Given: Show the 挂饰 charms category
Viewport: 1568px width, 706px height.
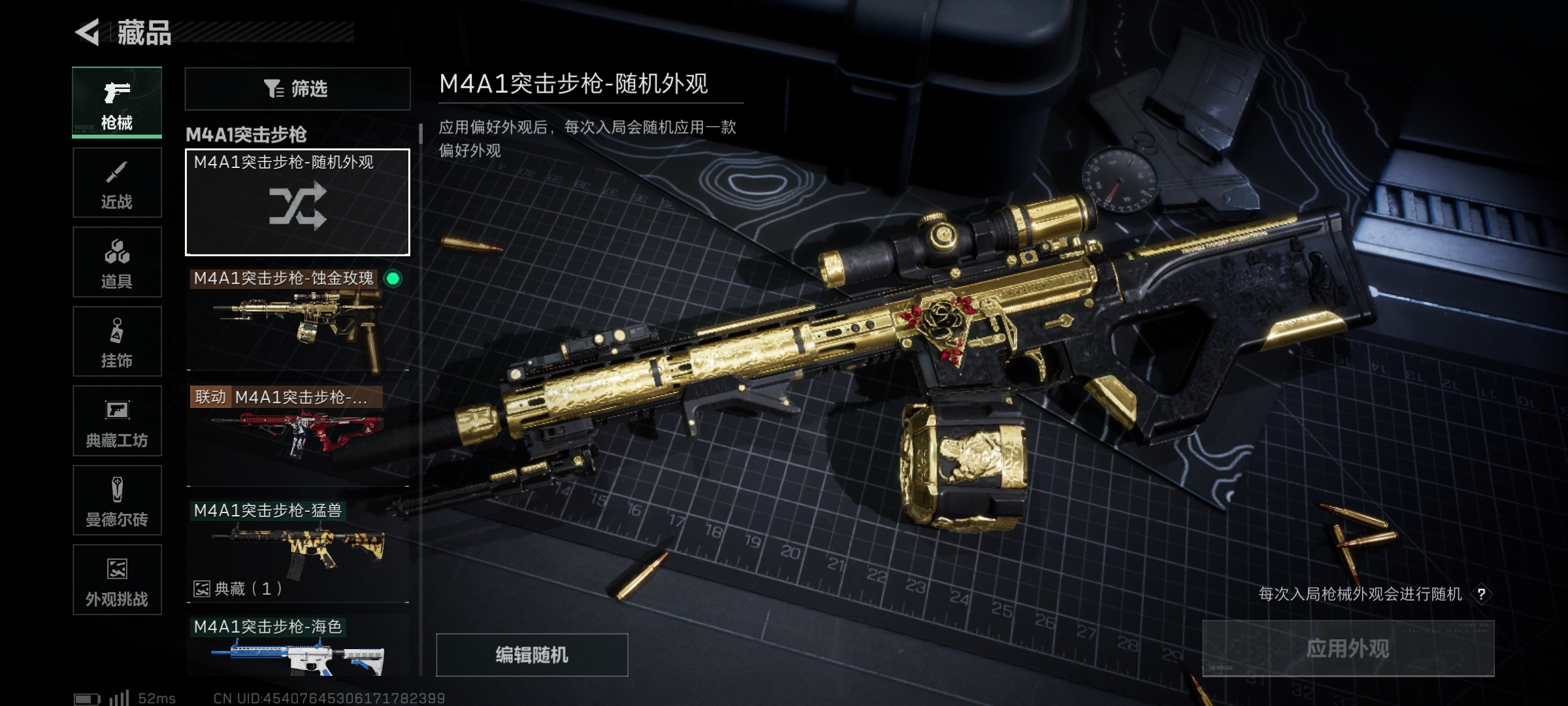Looking at the screenshot, I should coord(117,341).
